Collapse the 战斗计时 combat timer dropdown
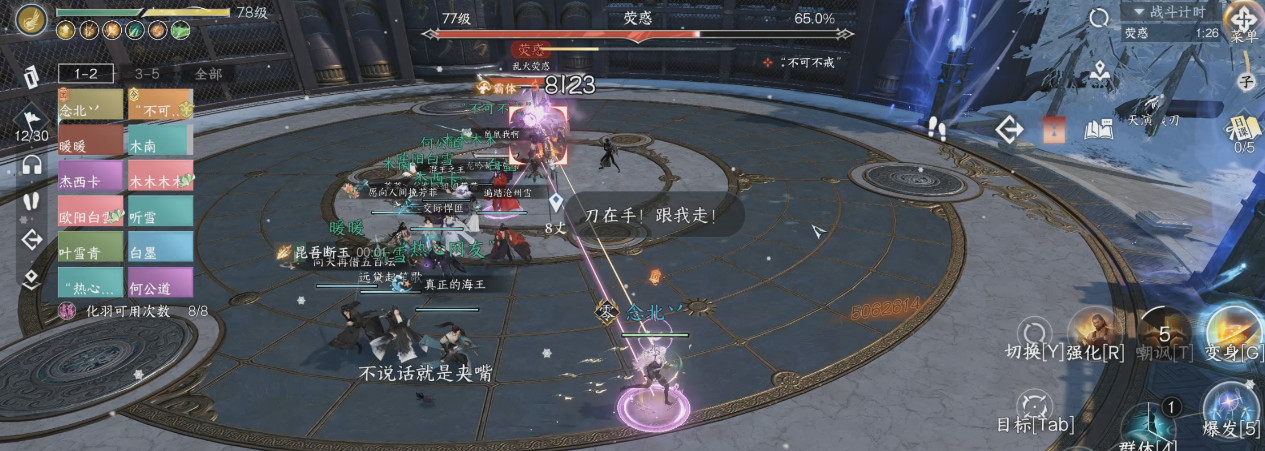Screen dimensions: 1265x451 pyautogui.click(x=1169, y=12)
